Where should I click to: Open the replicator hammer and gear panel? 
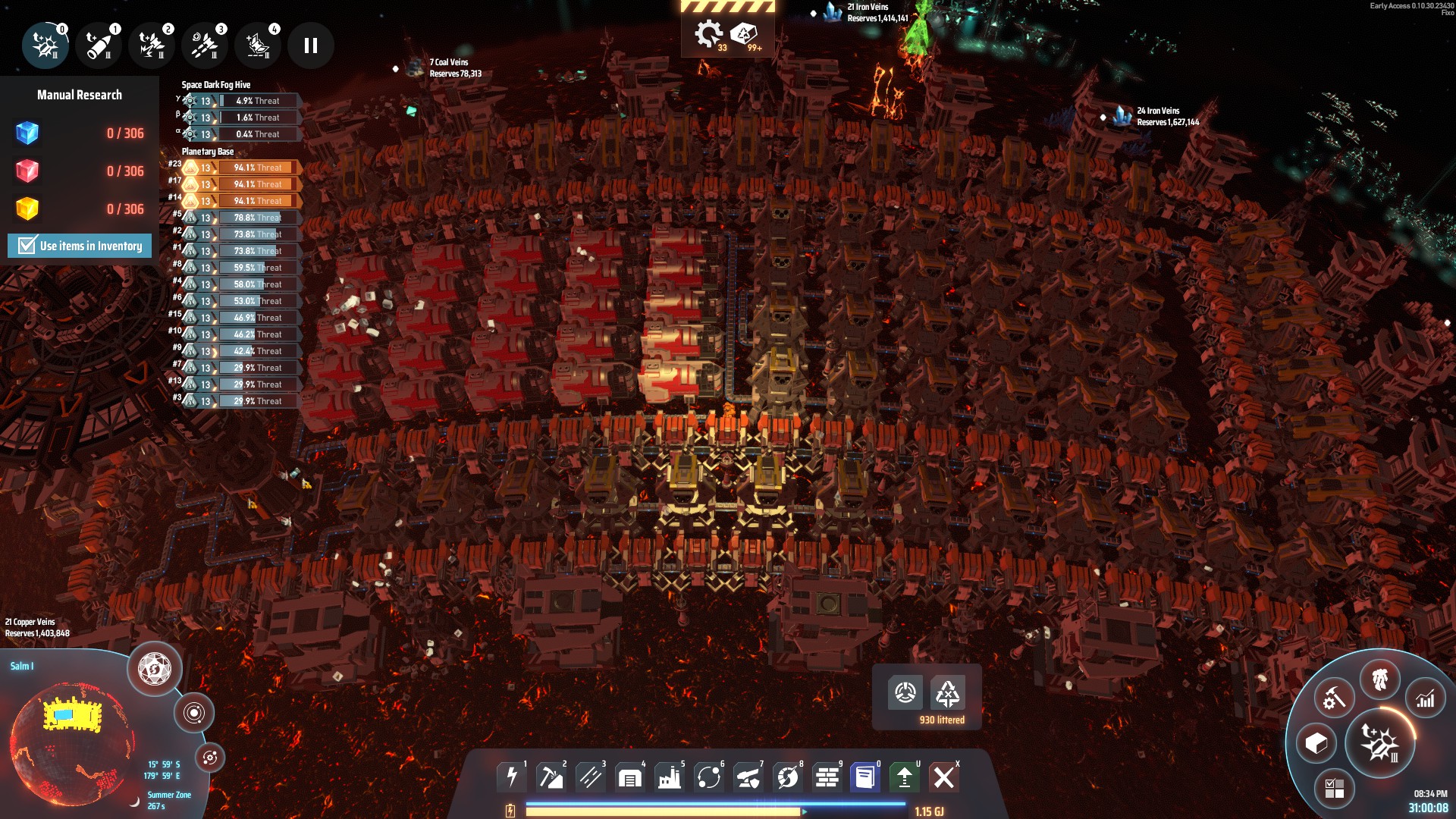[x=1334, y=698]
